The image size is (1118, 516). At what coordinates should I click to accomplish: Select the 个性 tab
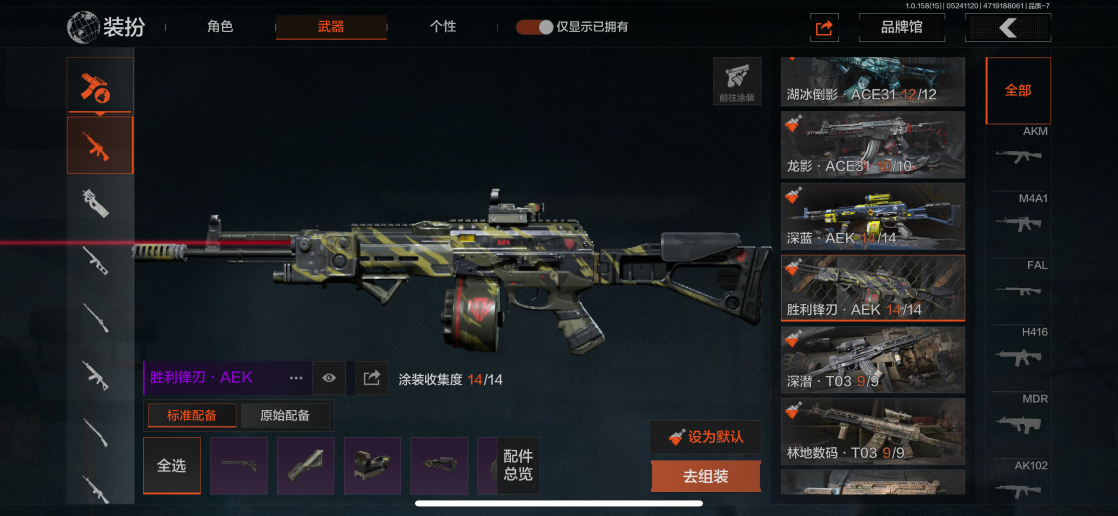coord(443,27)
